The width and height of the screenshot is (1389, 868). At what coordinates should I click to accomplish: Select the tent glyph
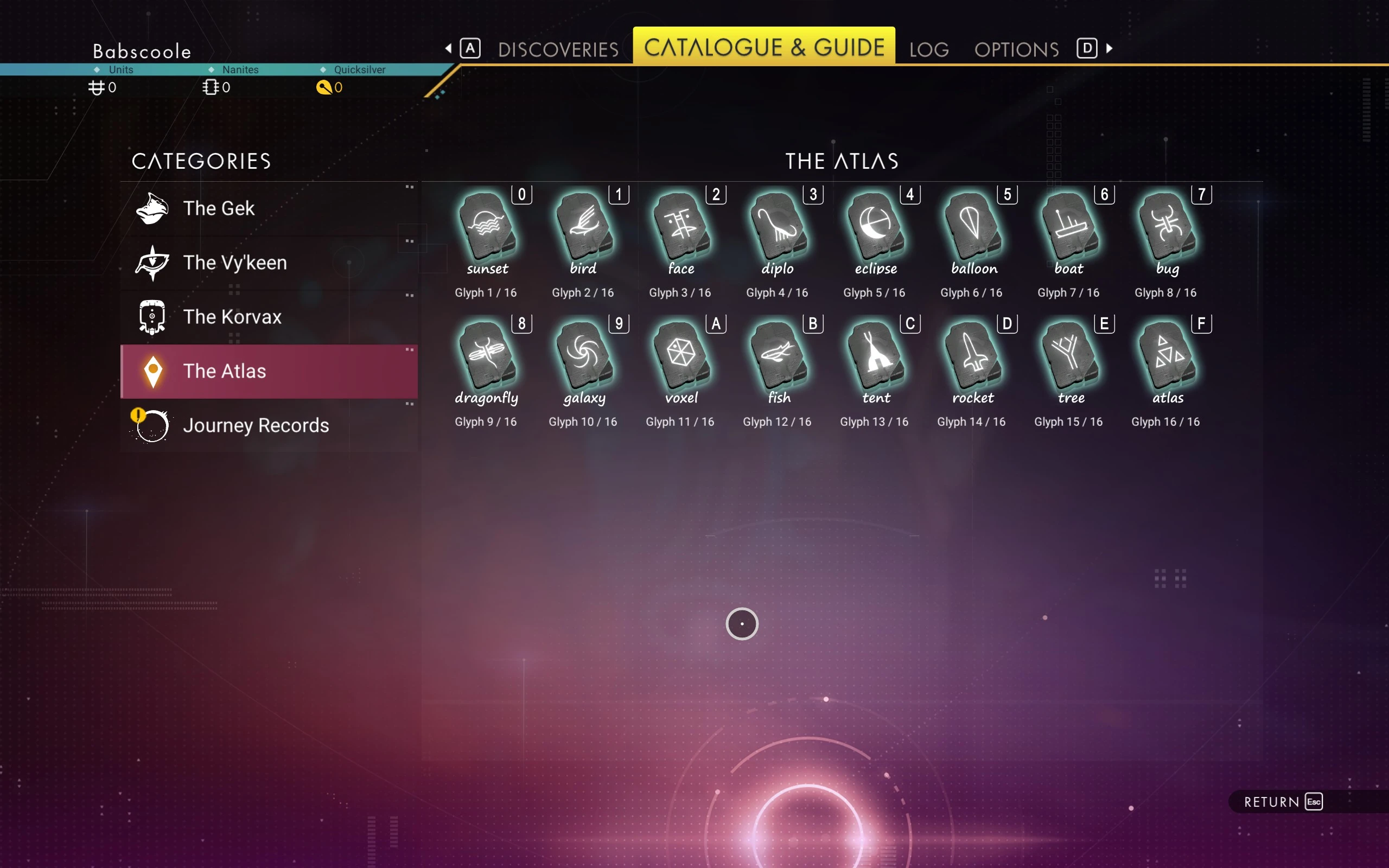pos(875,356)
